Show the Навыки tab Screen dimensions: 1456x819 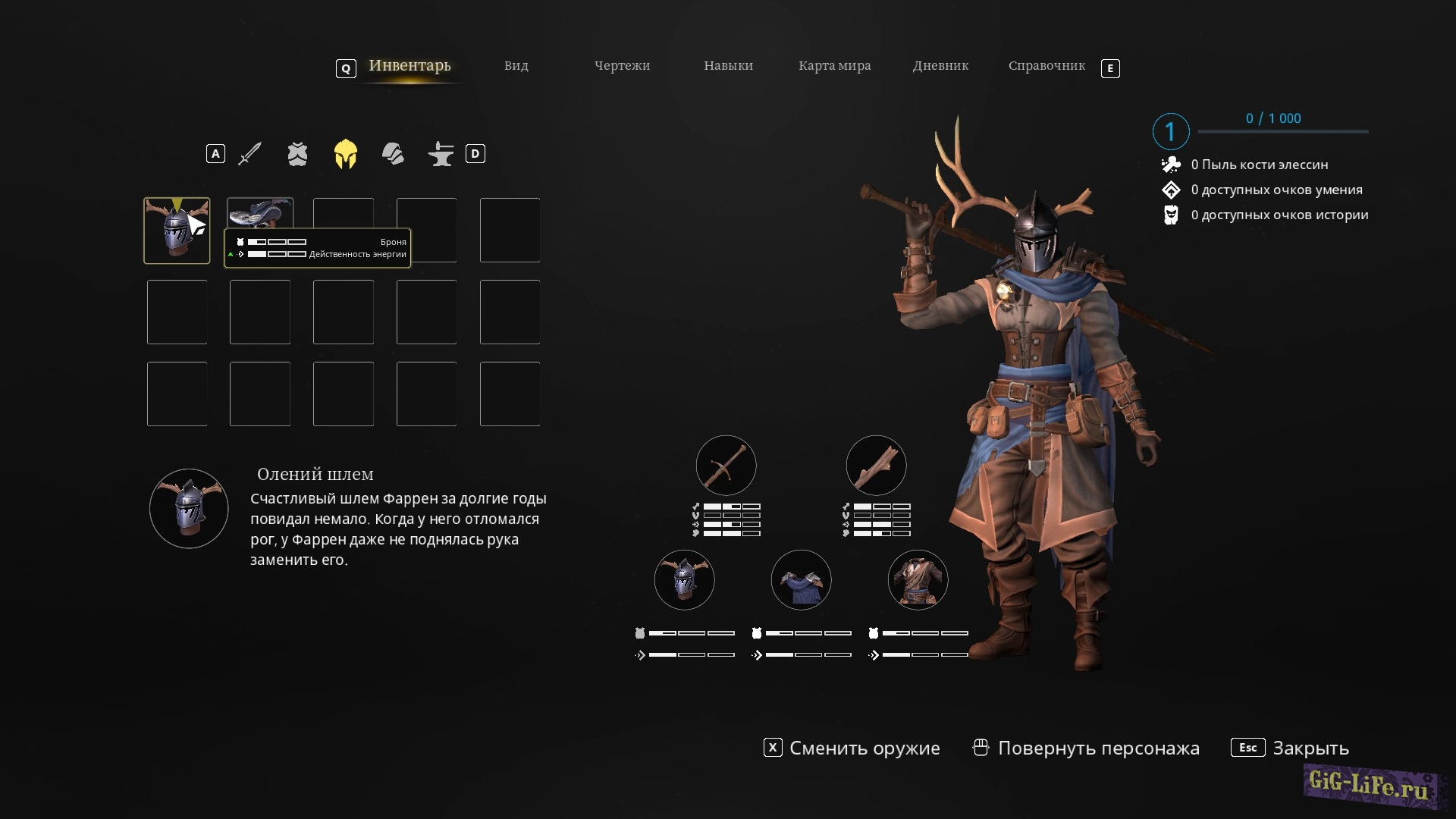728,66
